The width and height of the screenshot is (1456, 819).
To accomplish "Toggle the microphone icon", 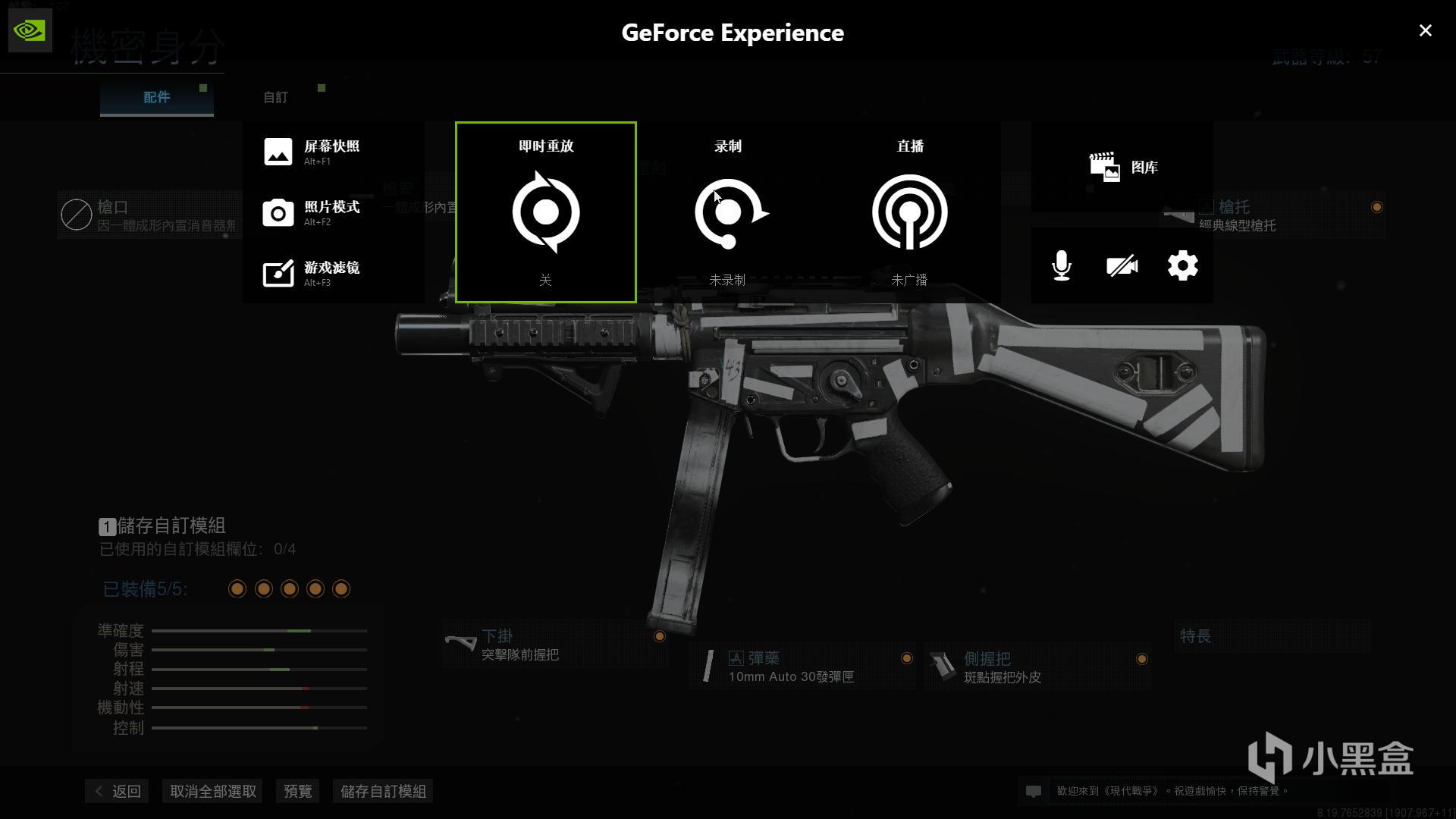I will tap(1062, 265).
